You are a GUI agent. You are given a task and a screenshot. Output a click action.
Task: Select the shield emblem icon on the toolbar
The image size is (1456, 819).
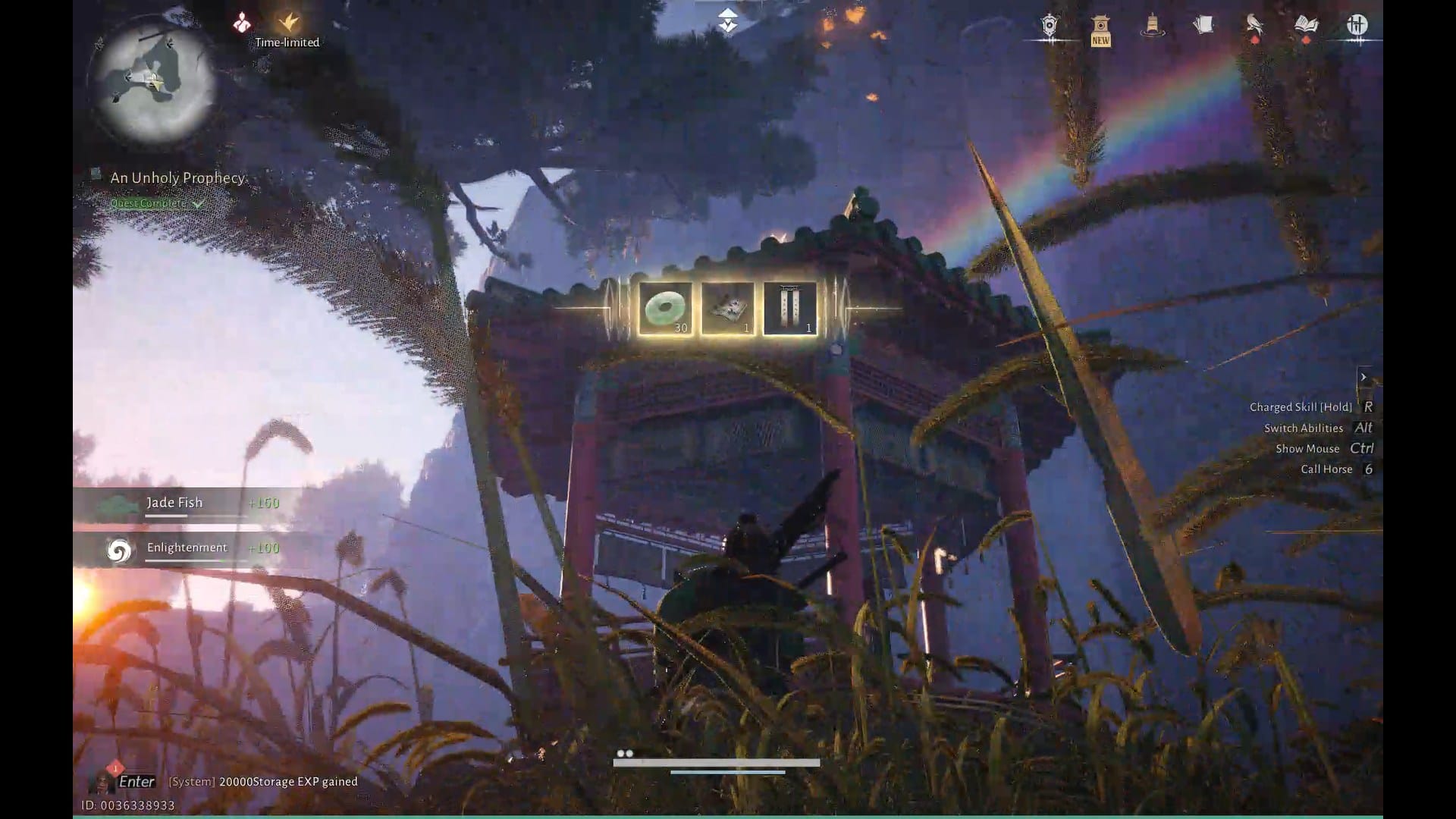pyautogui.click(x=1050, y=25)
